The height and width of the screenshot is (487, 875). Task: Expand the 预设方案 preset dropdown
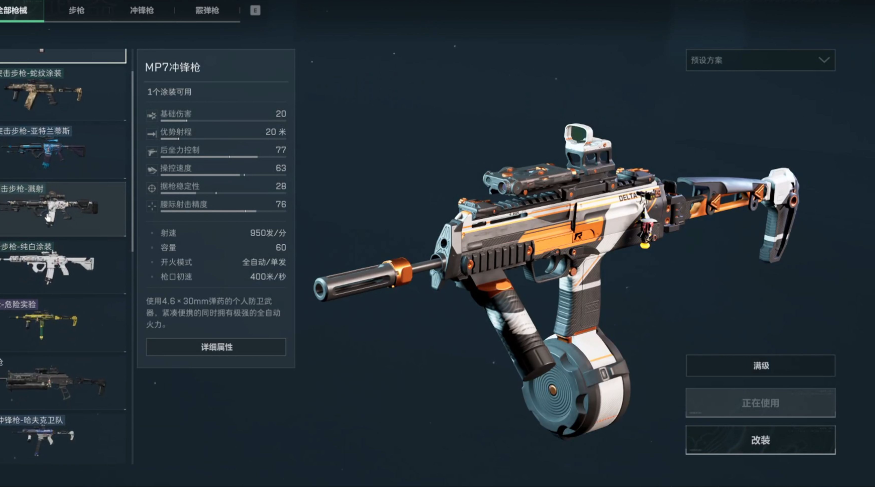(x=760, y=60)
